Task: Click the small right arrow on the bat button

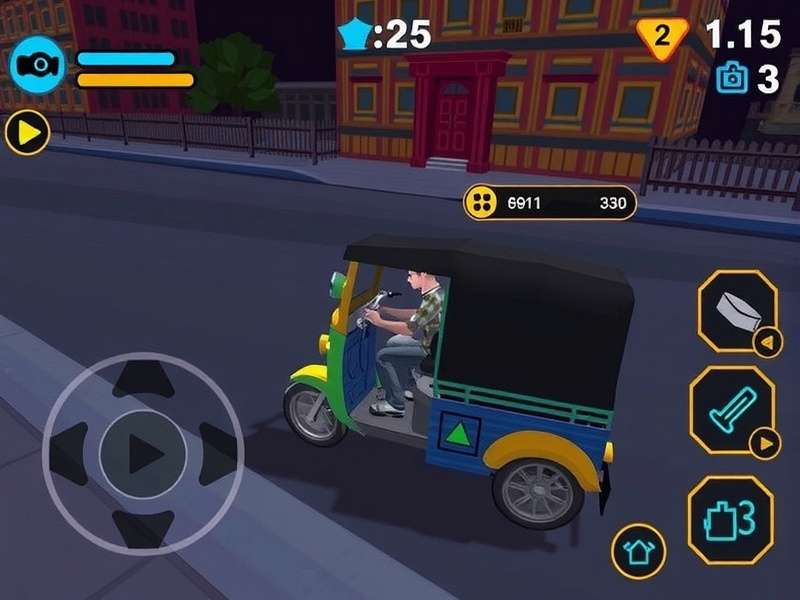Action: (x=765, y=442)
